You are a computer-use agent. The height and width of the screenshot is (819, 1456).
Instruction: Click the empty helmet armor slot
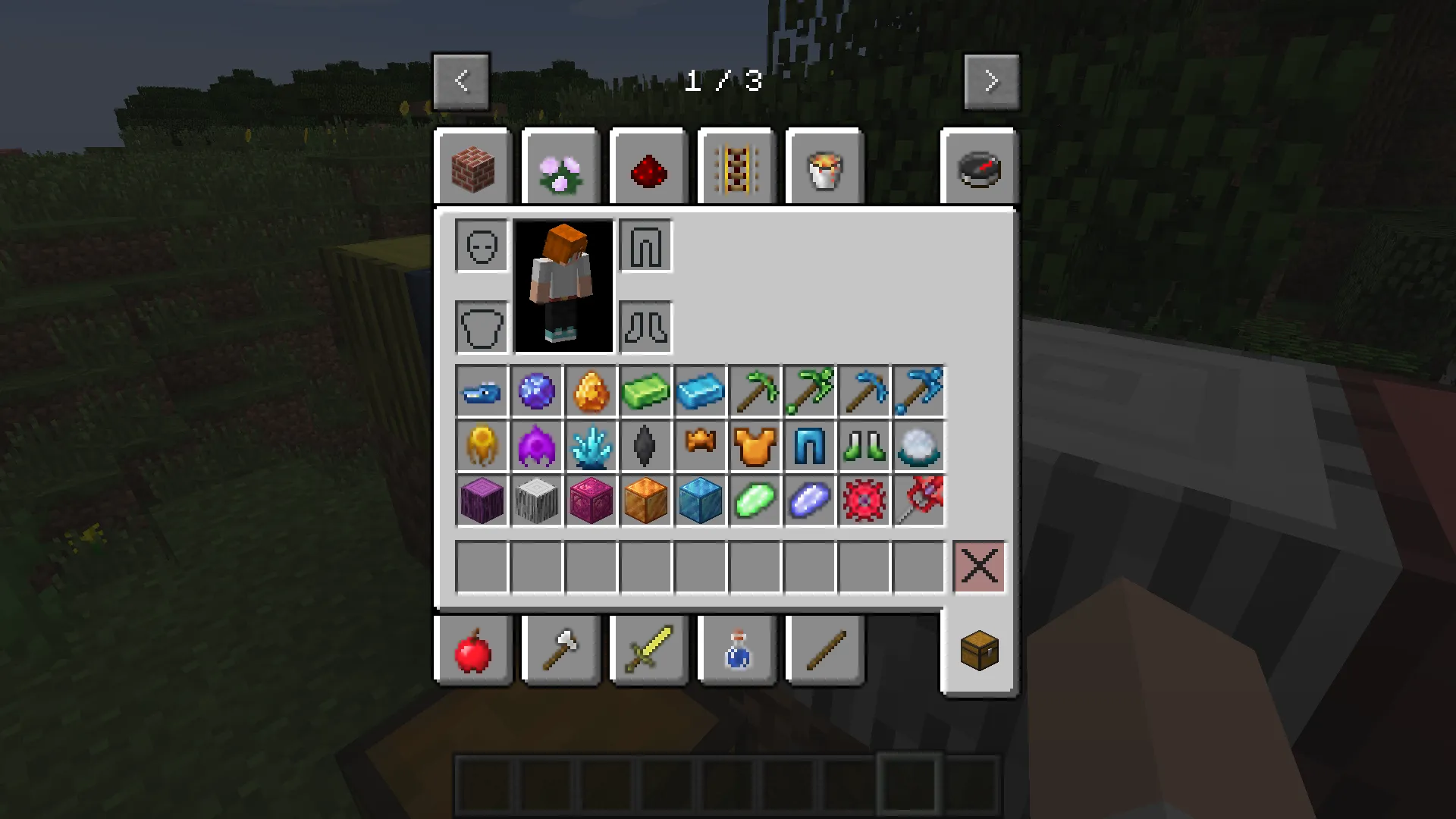coord(480,246)
